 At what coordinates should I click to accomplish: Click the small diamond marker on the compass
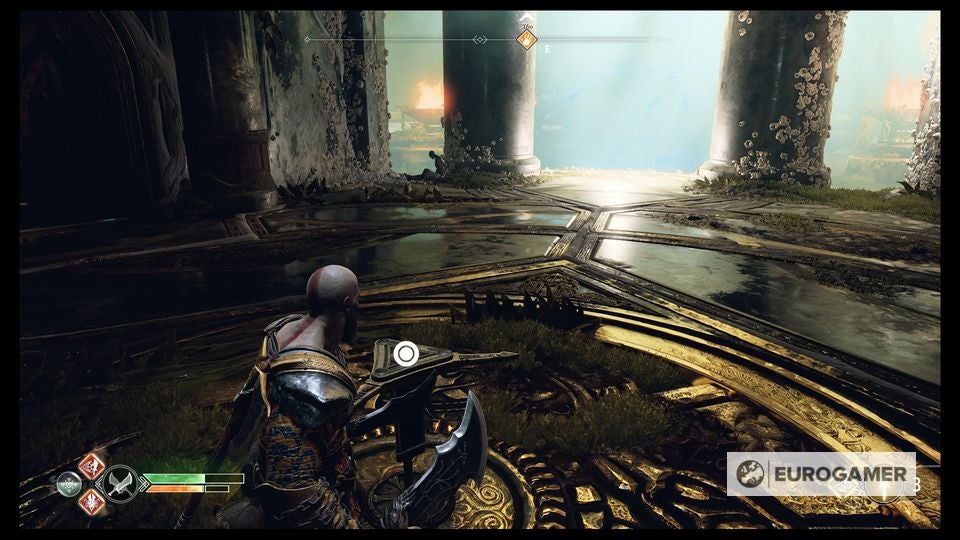(480, 40)
